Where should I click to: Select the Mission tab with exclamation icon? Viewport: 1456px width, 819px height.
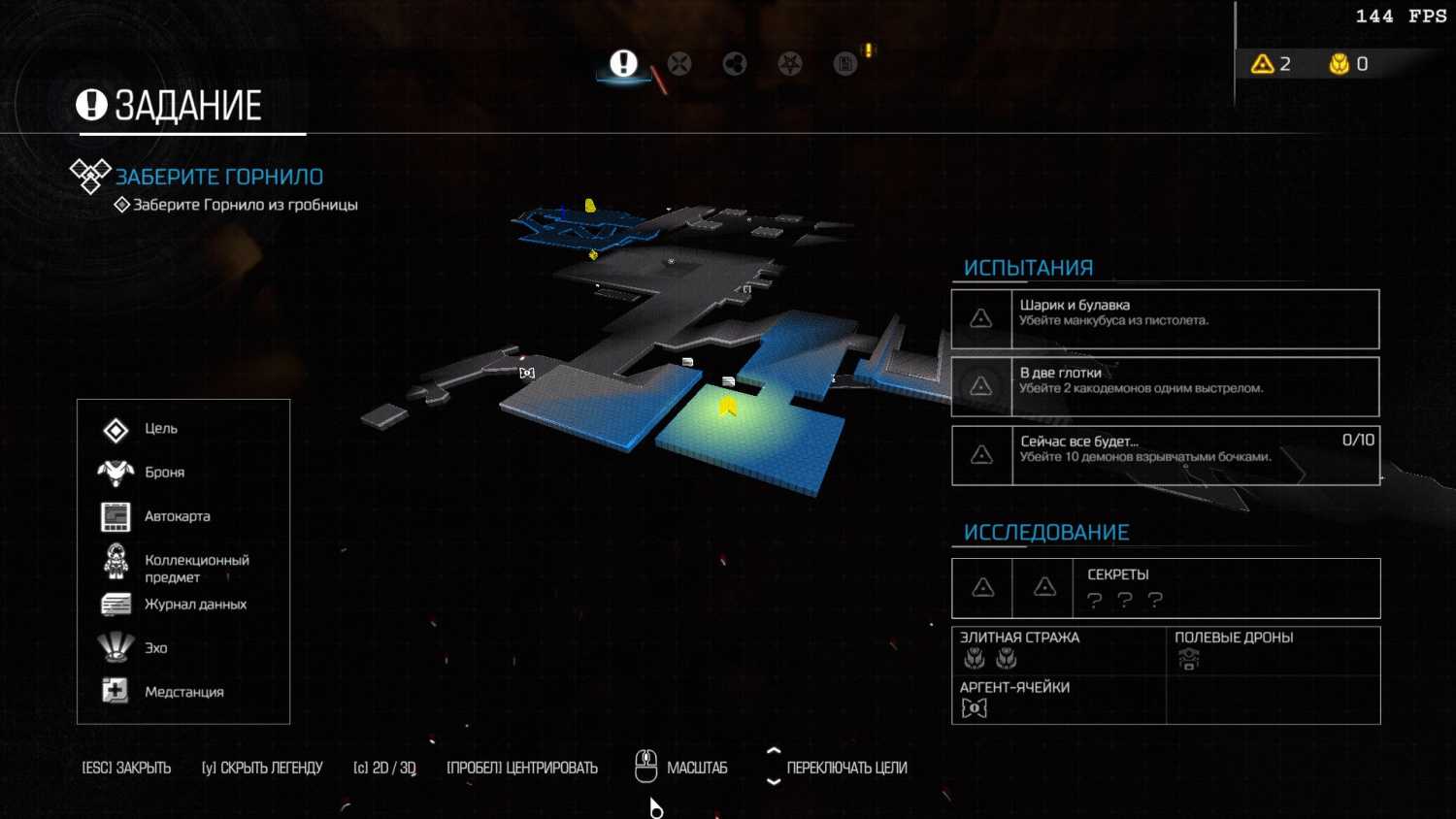[623, 64]
